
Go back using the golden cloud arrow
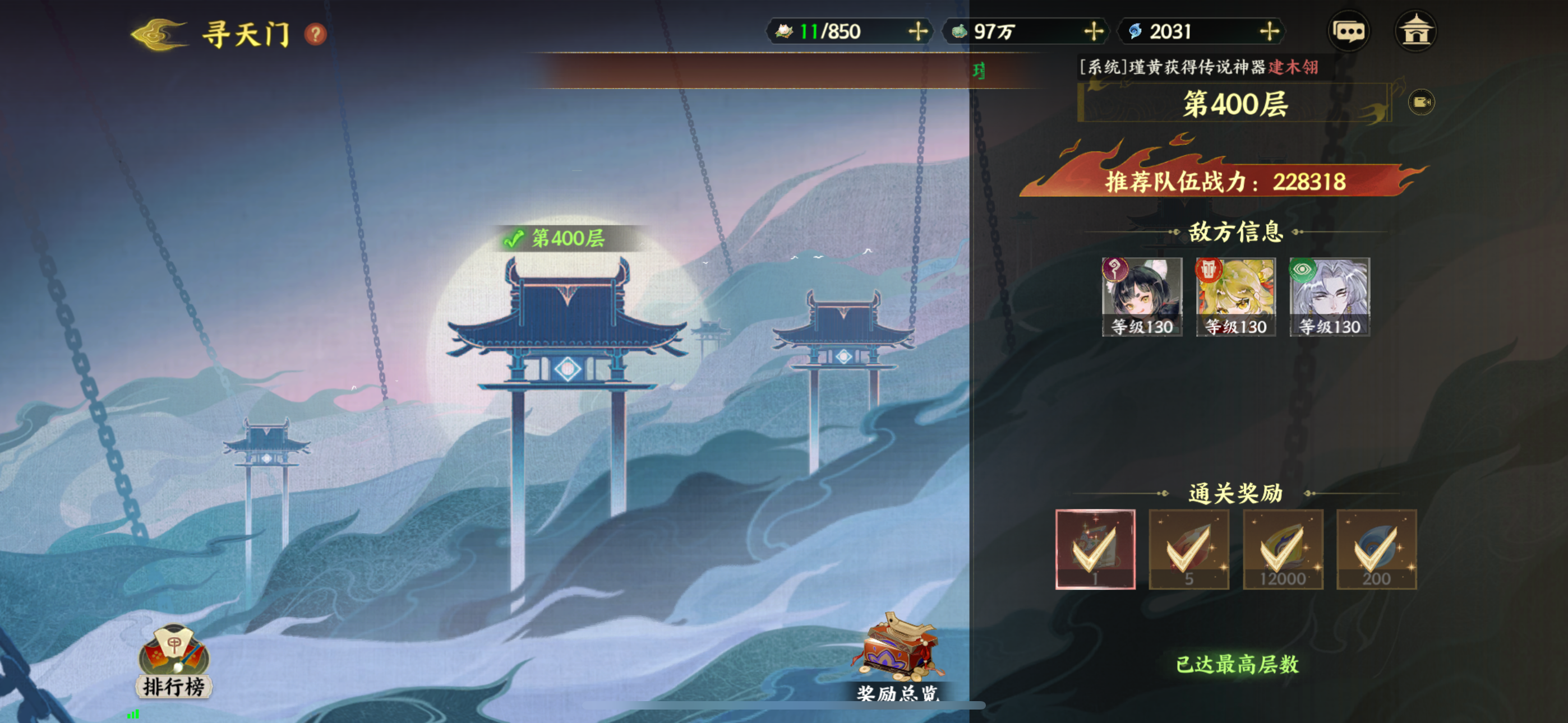point(158,34)
